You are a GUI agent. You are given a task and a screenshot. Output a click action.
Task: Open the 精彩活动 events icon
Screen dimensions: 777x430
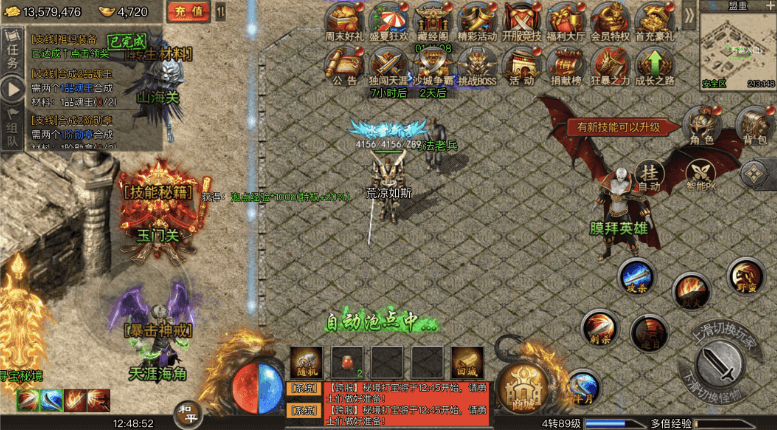point(478,22)
